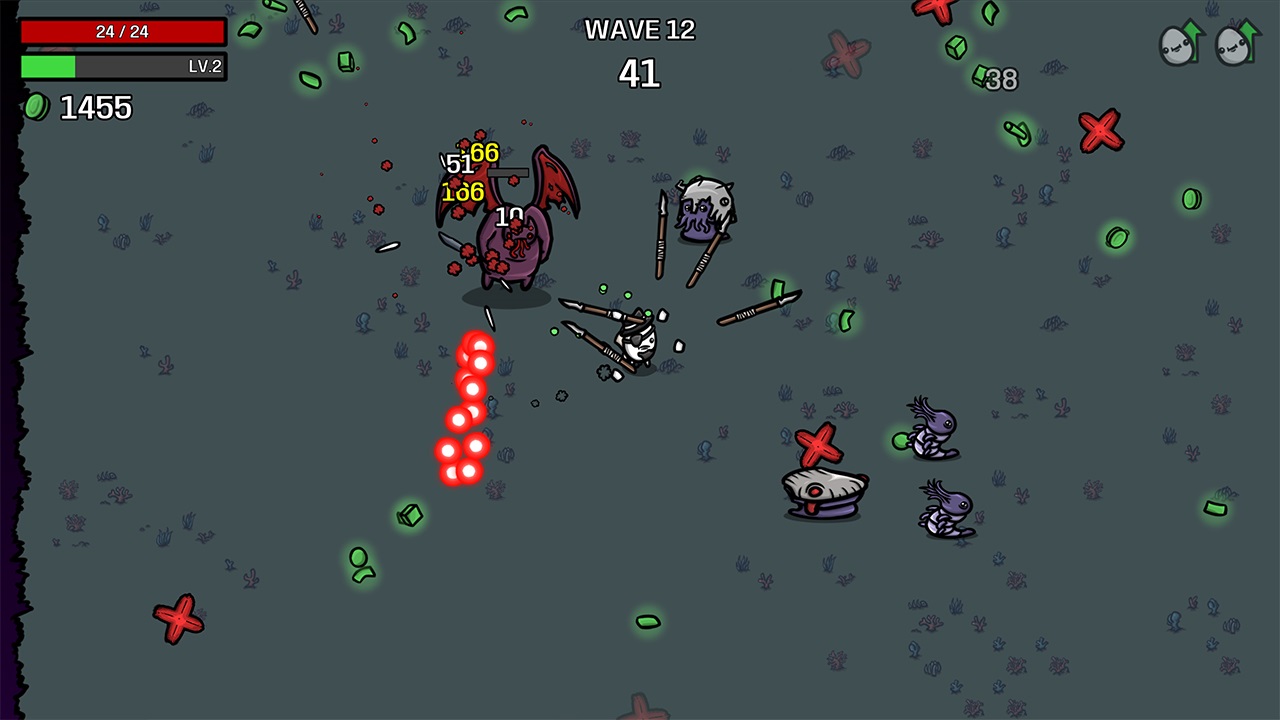
Task: Click a glowing red projectile orb
Action: (x=470, y=355)
